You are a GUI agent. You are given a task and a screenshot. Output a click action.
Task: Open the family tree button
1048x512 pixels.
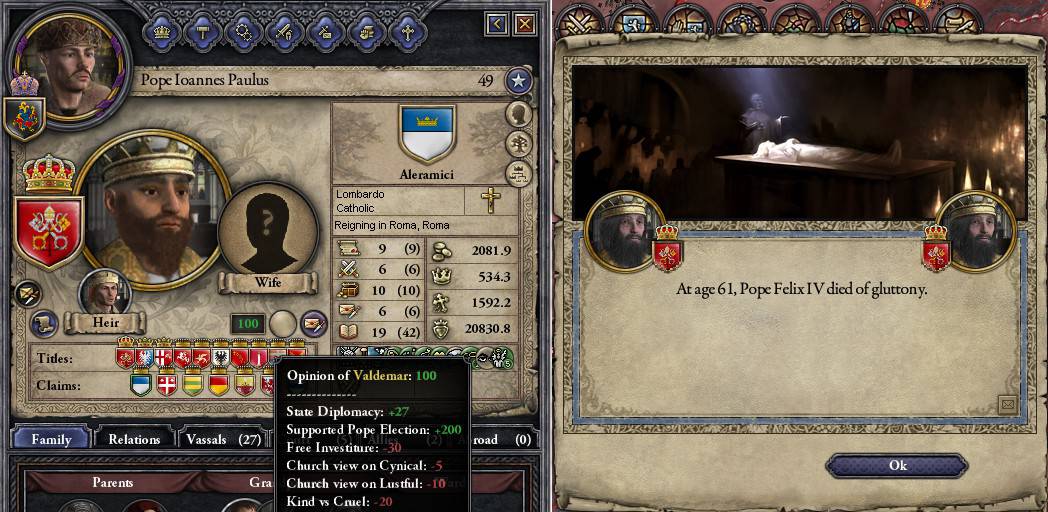[x=518, y=144]
